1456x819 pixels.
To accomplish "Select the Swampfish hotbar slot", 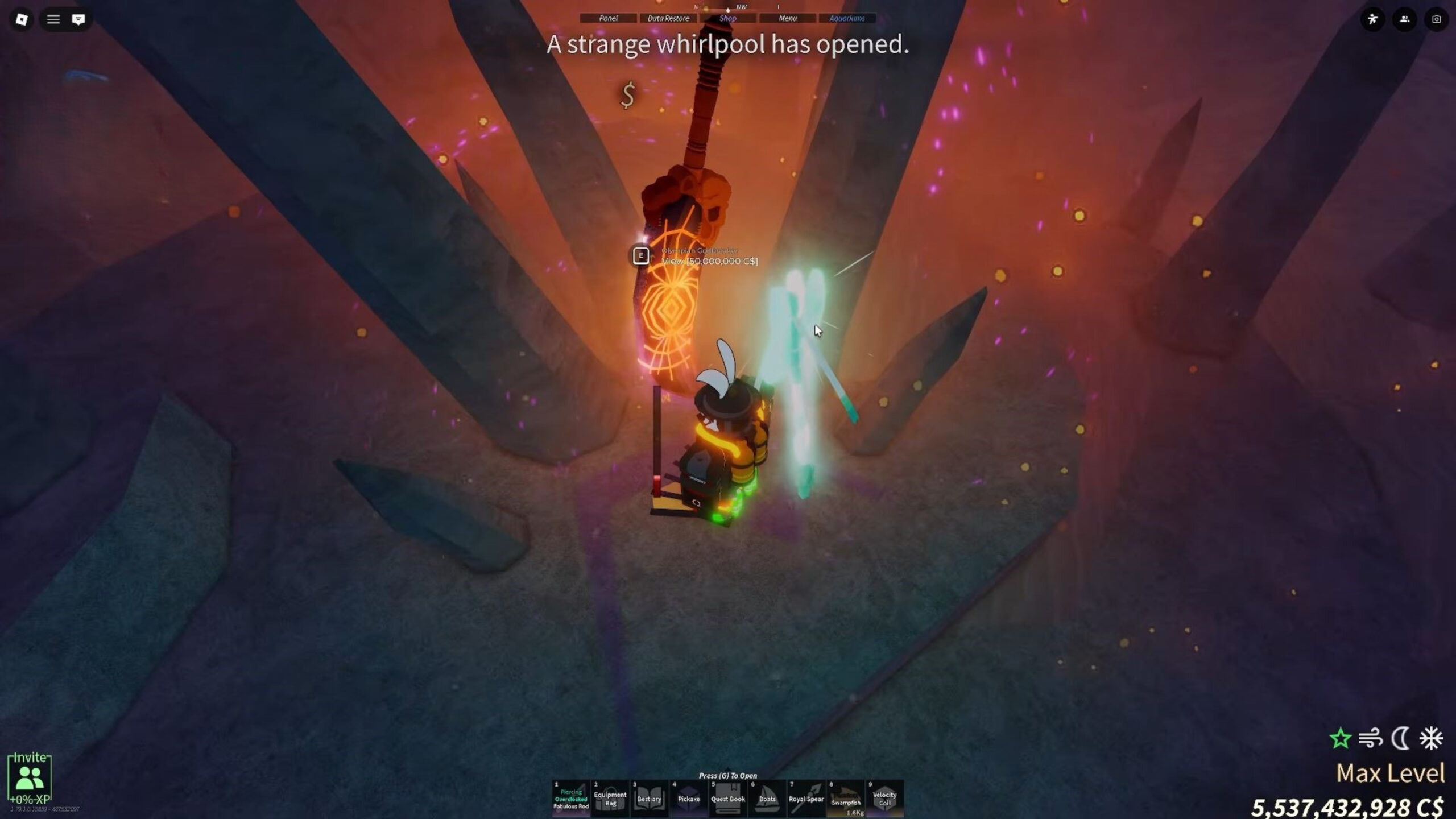I will tap(846, 799).
